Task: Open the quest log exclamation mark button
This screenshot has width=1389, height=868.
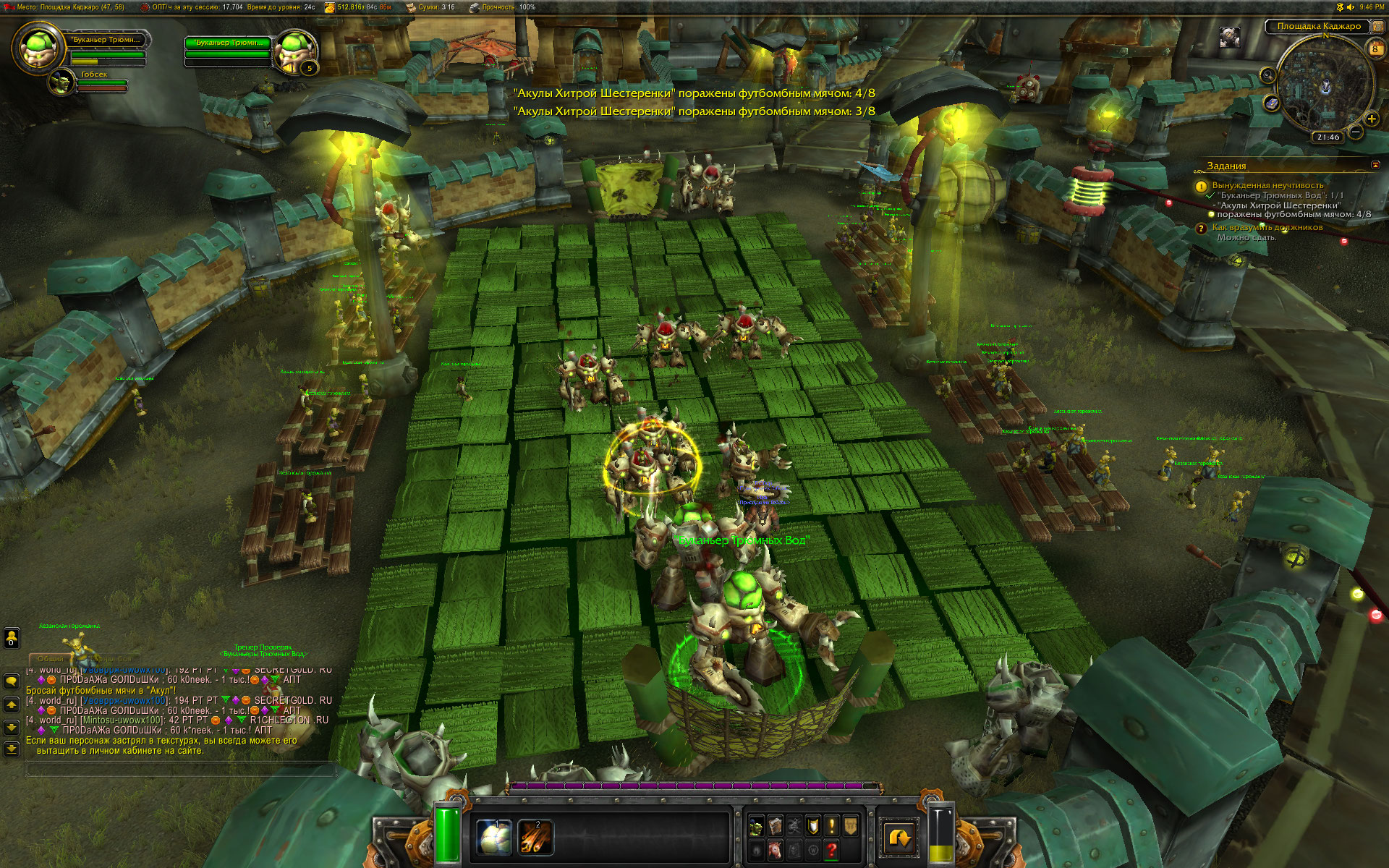Action: click(x=832, y=826)
